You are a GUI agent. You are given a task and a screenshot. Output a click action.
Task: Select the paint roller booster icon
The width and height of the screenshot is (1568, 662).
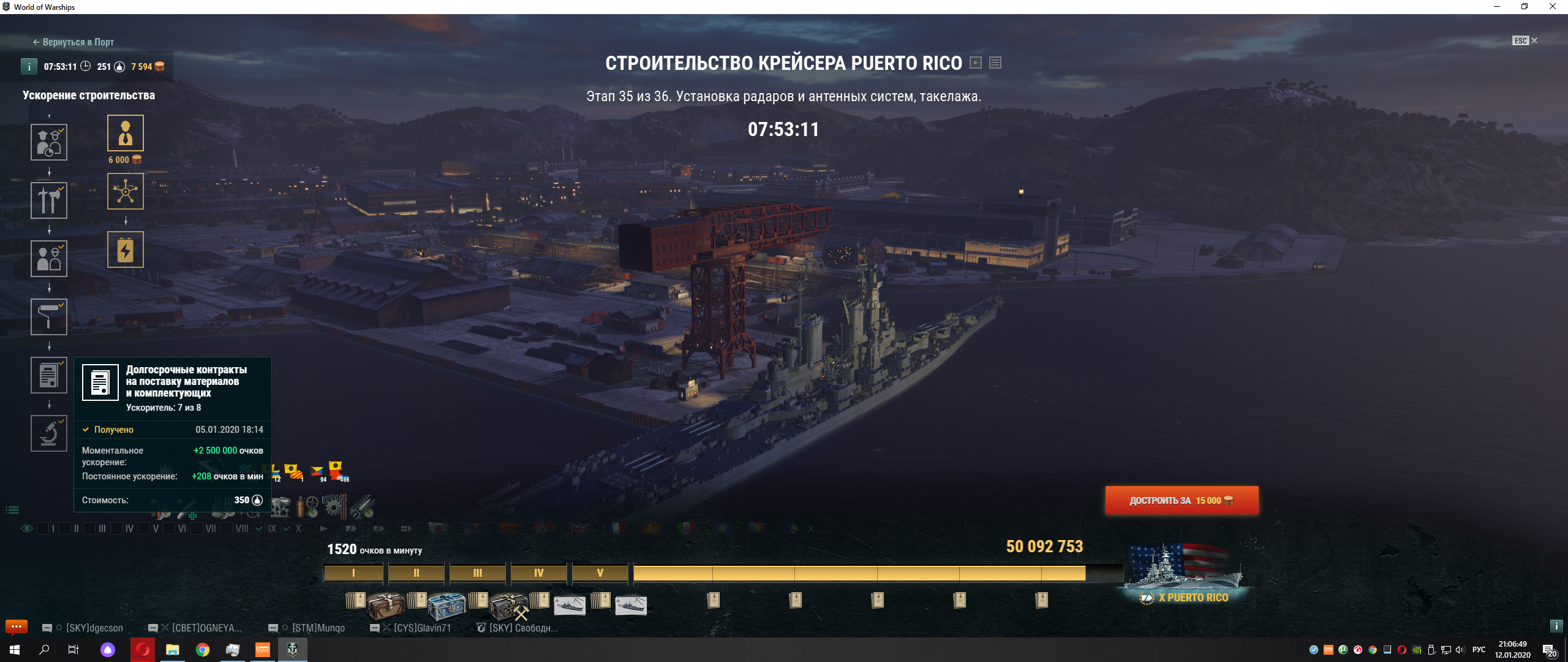49,317
